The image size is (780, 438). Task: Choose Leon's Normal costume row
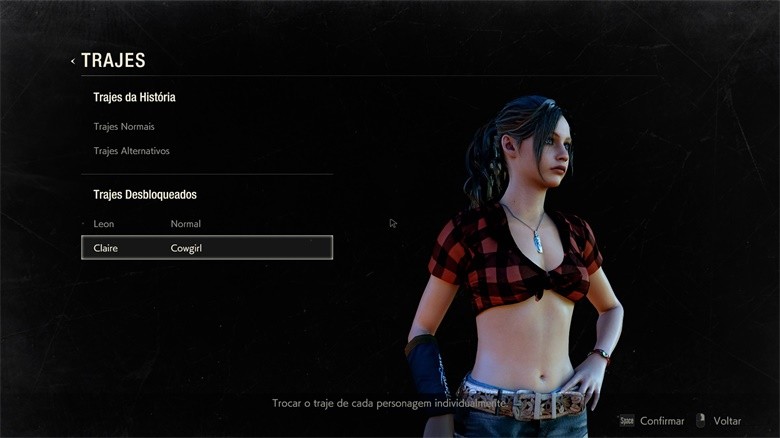[x=206, y=224]
